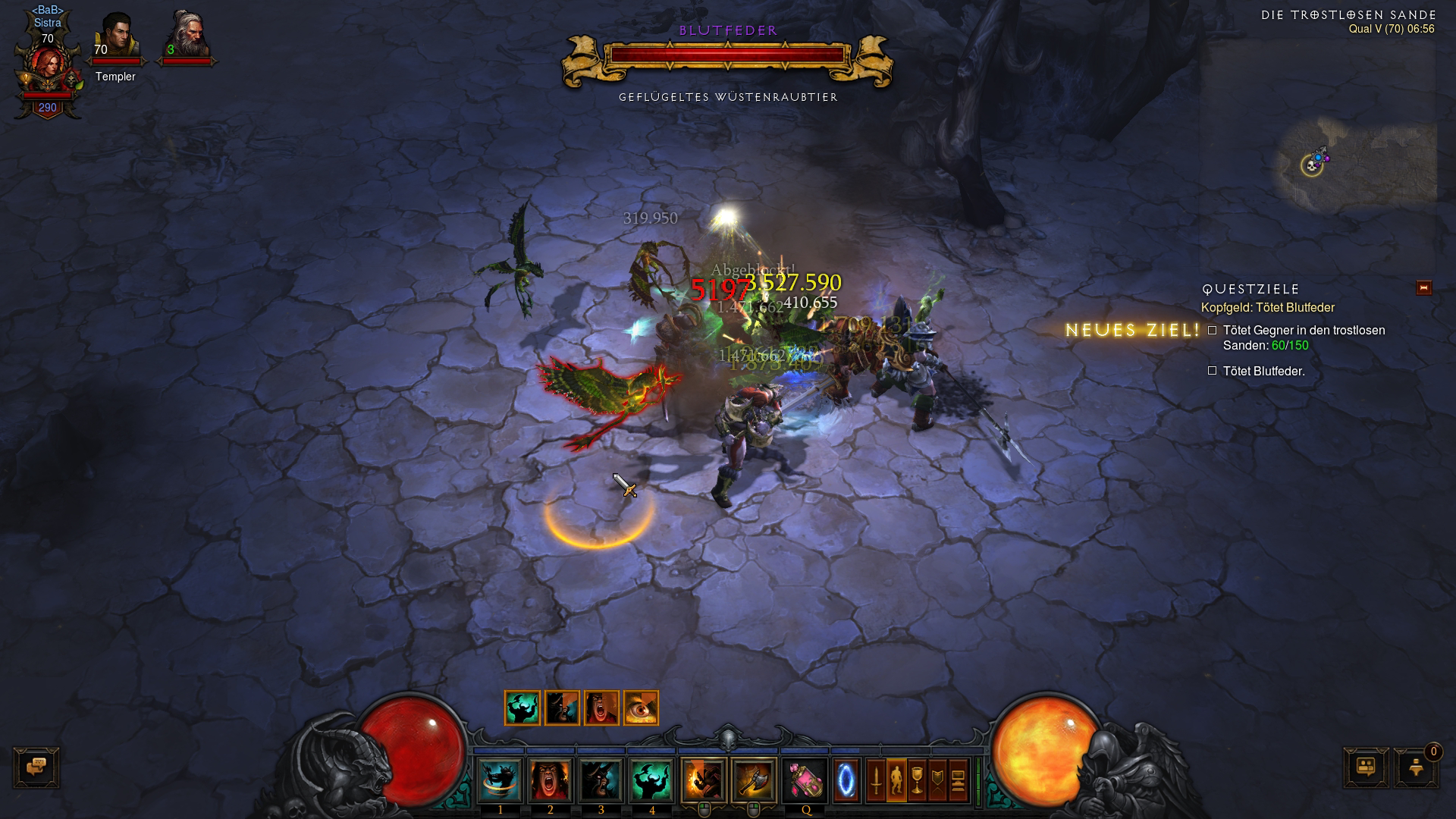Trigger the dark horned helmet skill in slot 3
The image size is (1456, 819).
(x=601, y=780)
